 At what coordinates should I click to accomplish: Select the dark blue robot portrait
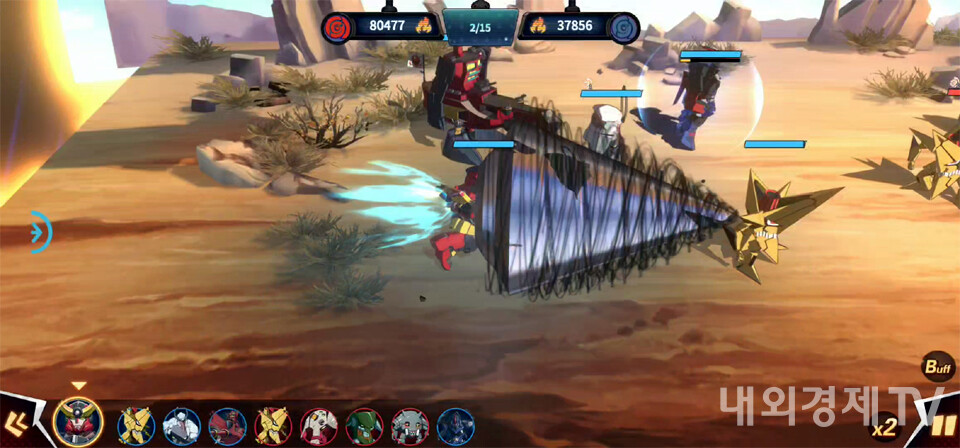point(456,426)
